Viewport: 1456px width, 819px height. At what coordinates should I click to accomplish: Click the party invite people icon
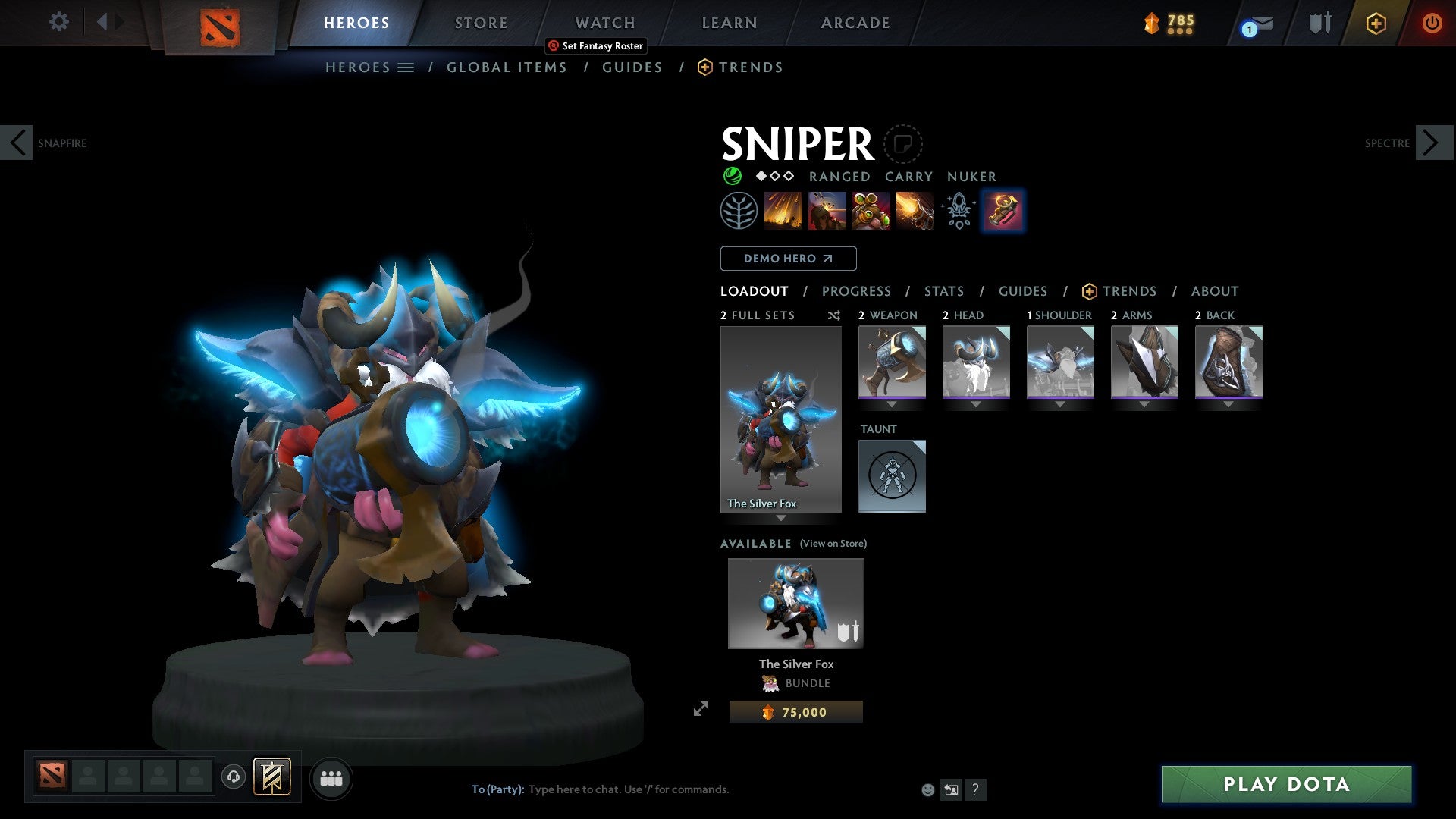pyautogui.click(x=331, y=777)
